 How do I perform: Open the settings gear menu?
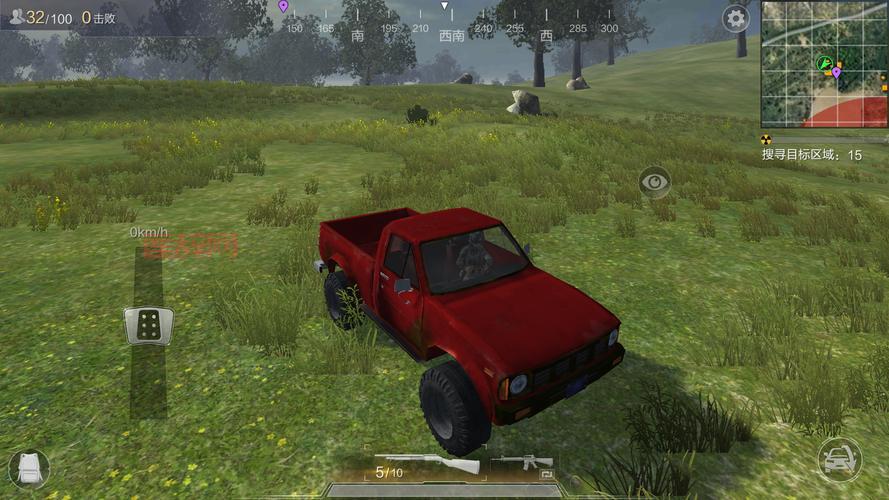tap(736, 18)
